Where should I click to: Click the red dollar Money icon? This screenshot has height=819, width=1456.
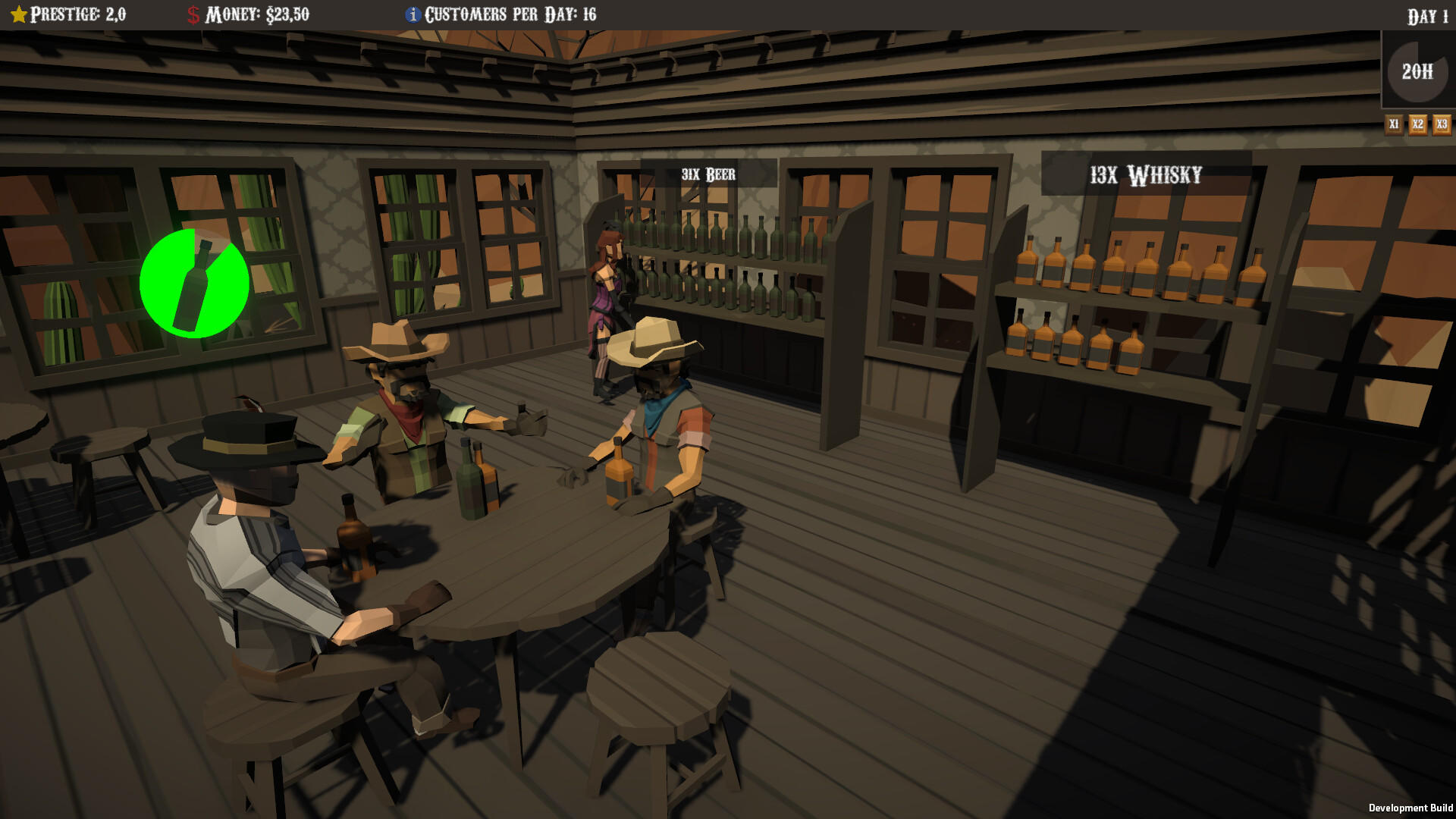[x=192, y=13]
